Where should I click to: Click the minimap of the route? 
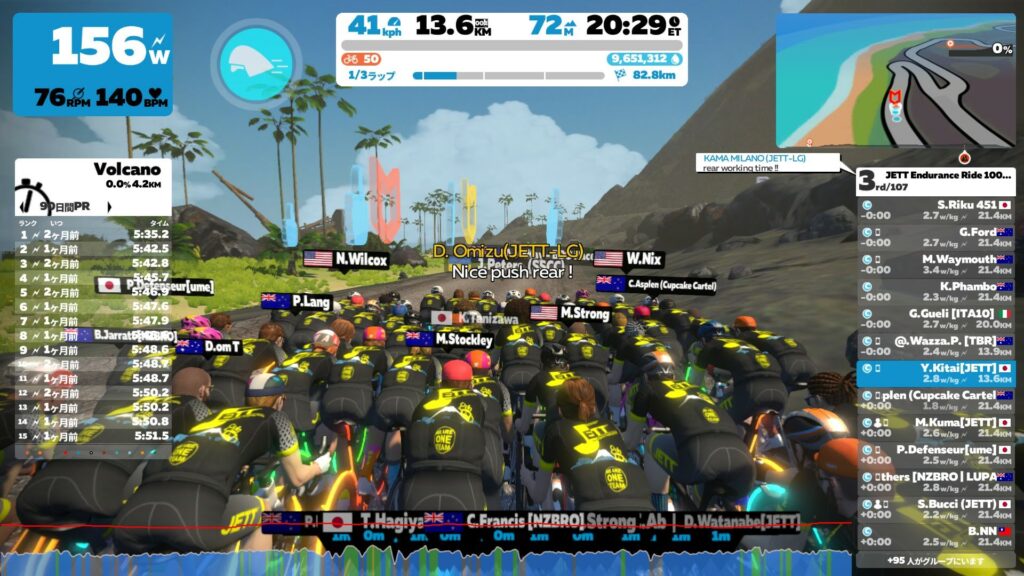click(x=894, y=80)
